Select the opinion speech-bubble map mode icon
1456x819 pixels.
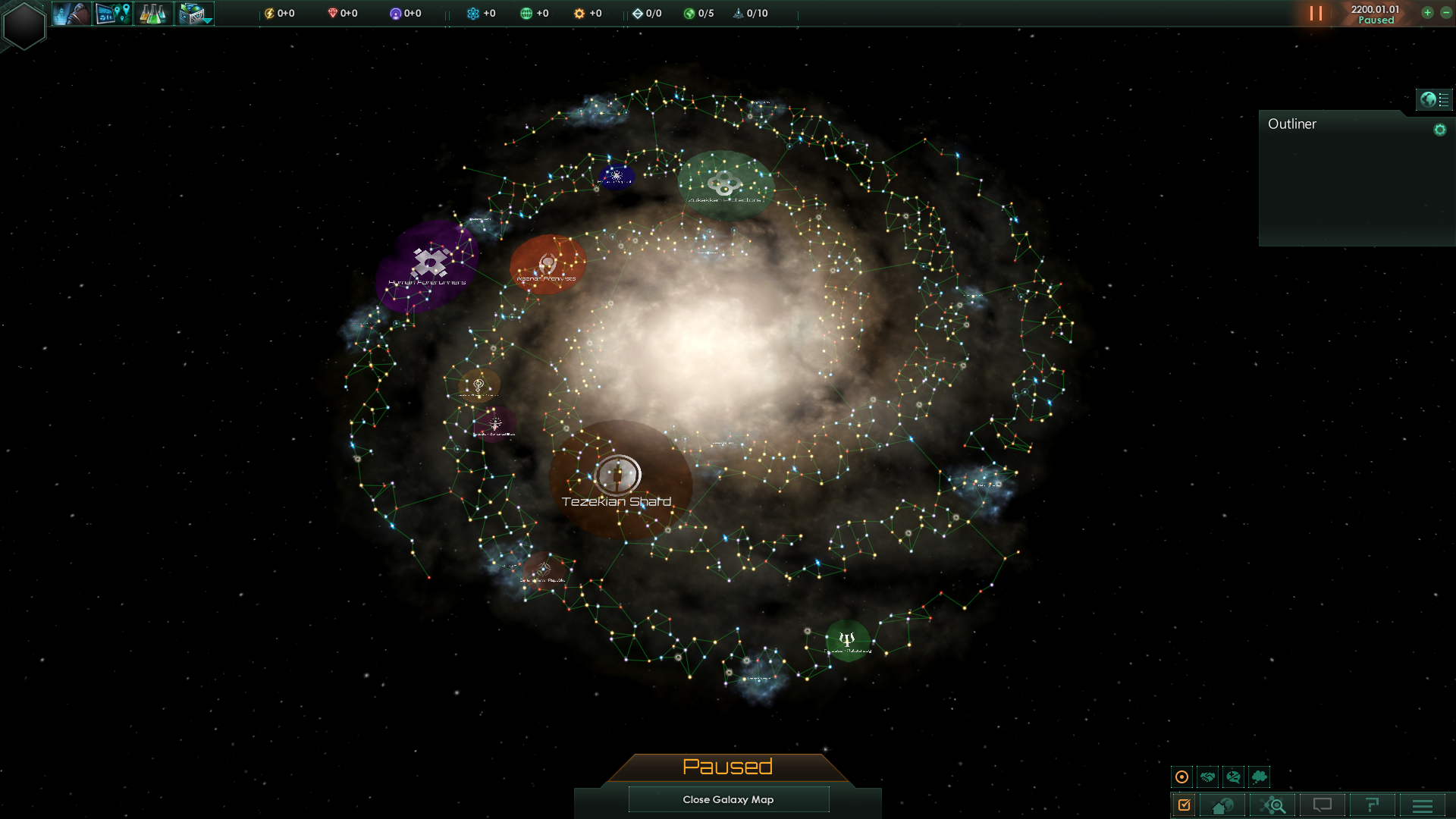click(1232, 777)
